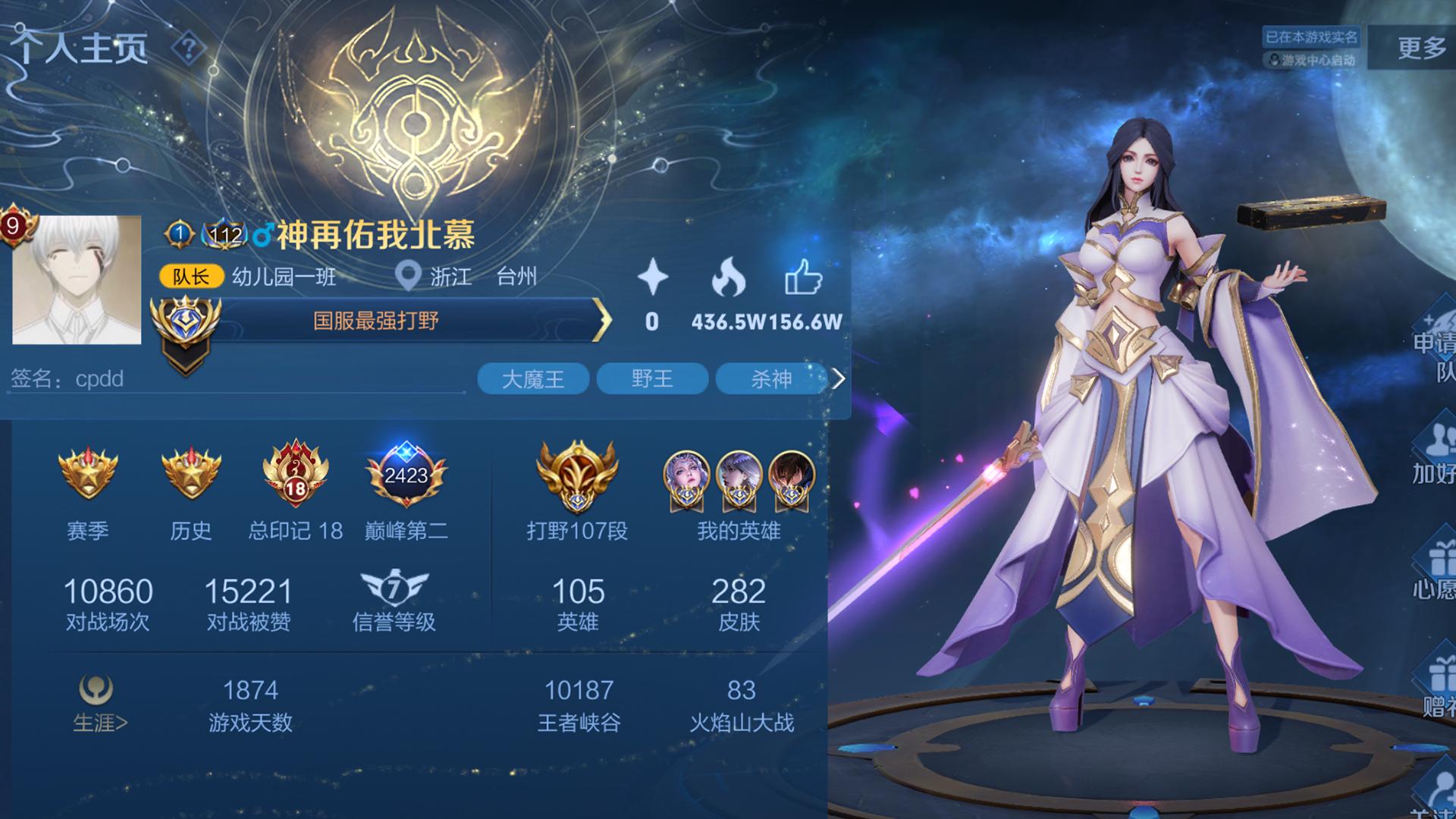Expand tags with the right arrow

pos(838,379)
